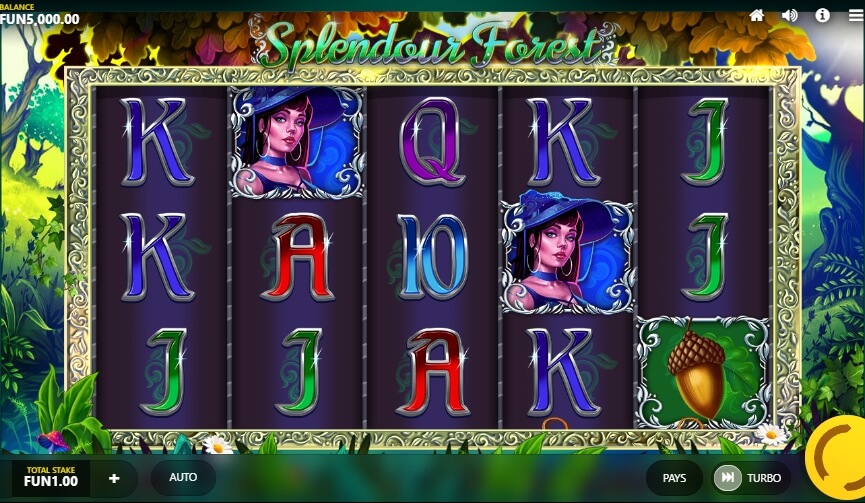Show the Pays table
Image resolution: width=865 pixels, height=503 pixels.
[674, 478]
